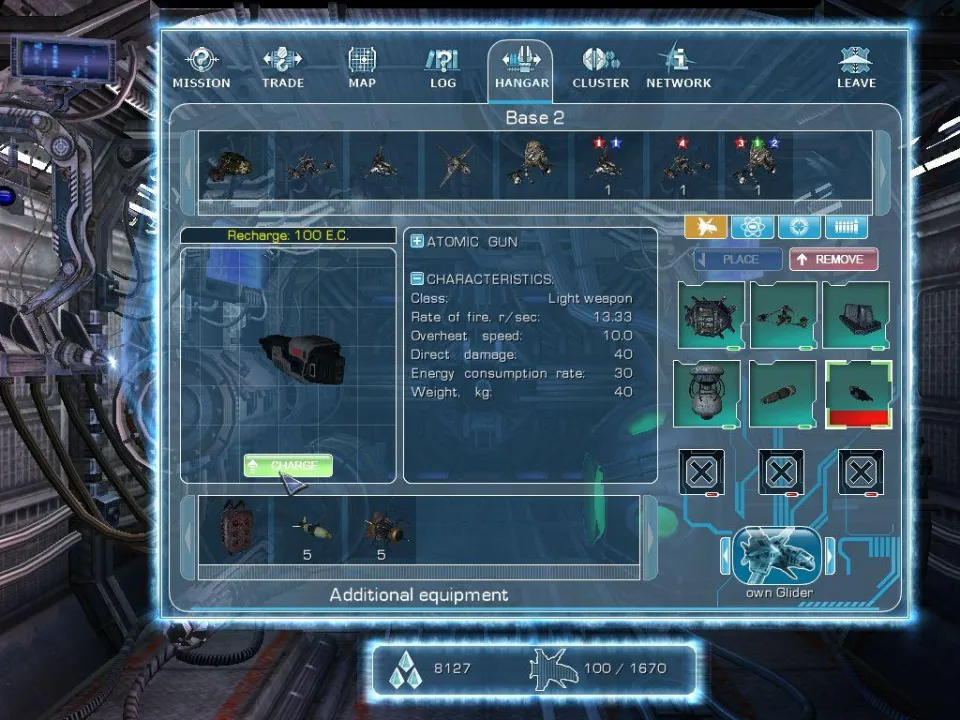Image resolution: width=960 pixels, height=720 pixels.
Task: Click the Place button
Action: pos(739,260)
